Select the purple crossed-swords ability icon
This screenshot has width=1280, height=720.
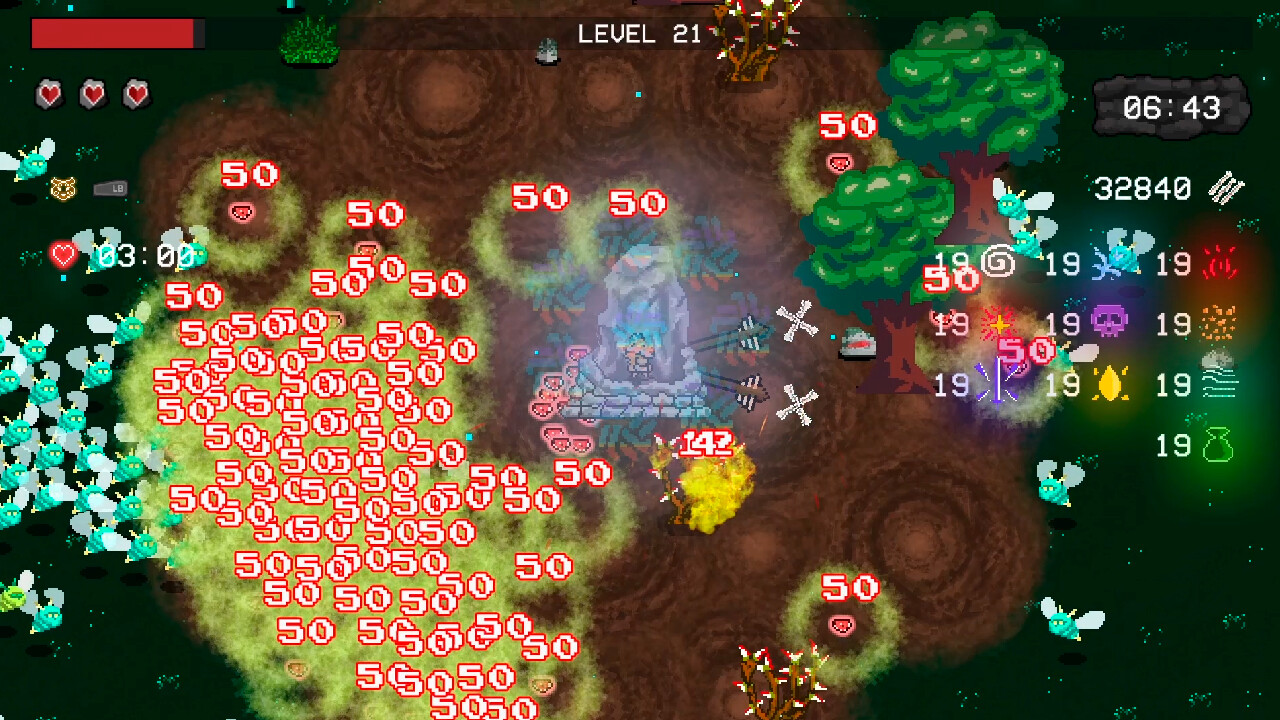pos(997,384)
